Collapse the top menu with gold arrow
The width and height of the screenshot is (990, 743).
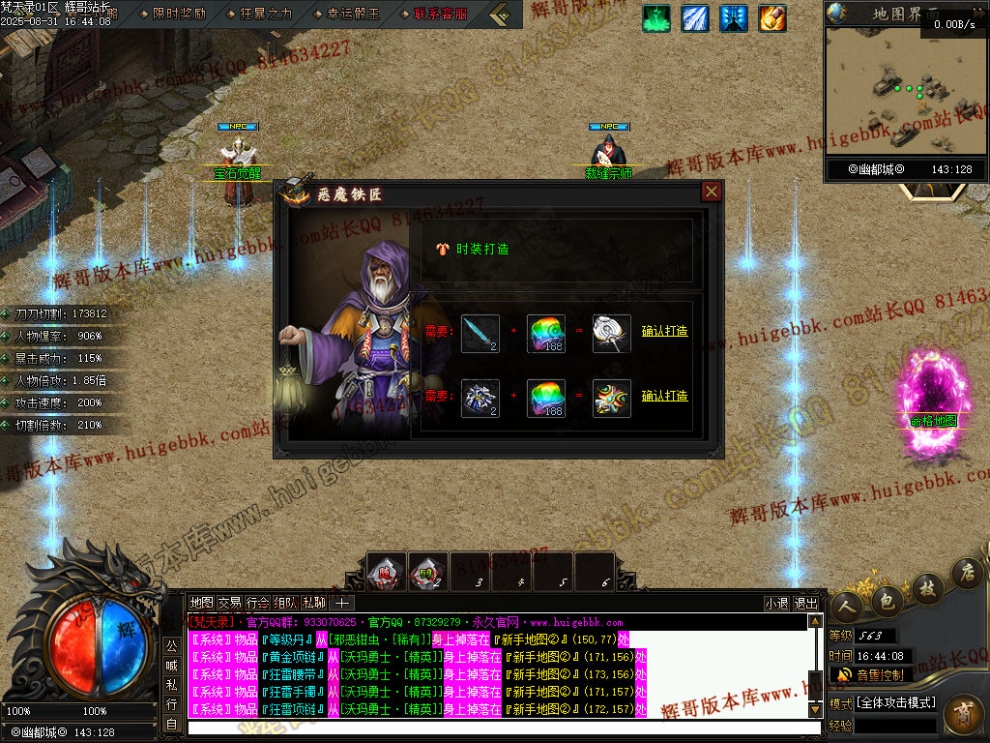coord(501,15)
